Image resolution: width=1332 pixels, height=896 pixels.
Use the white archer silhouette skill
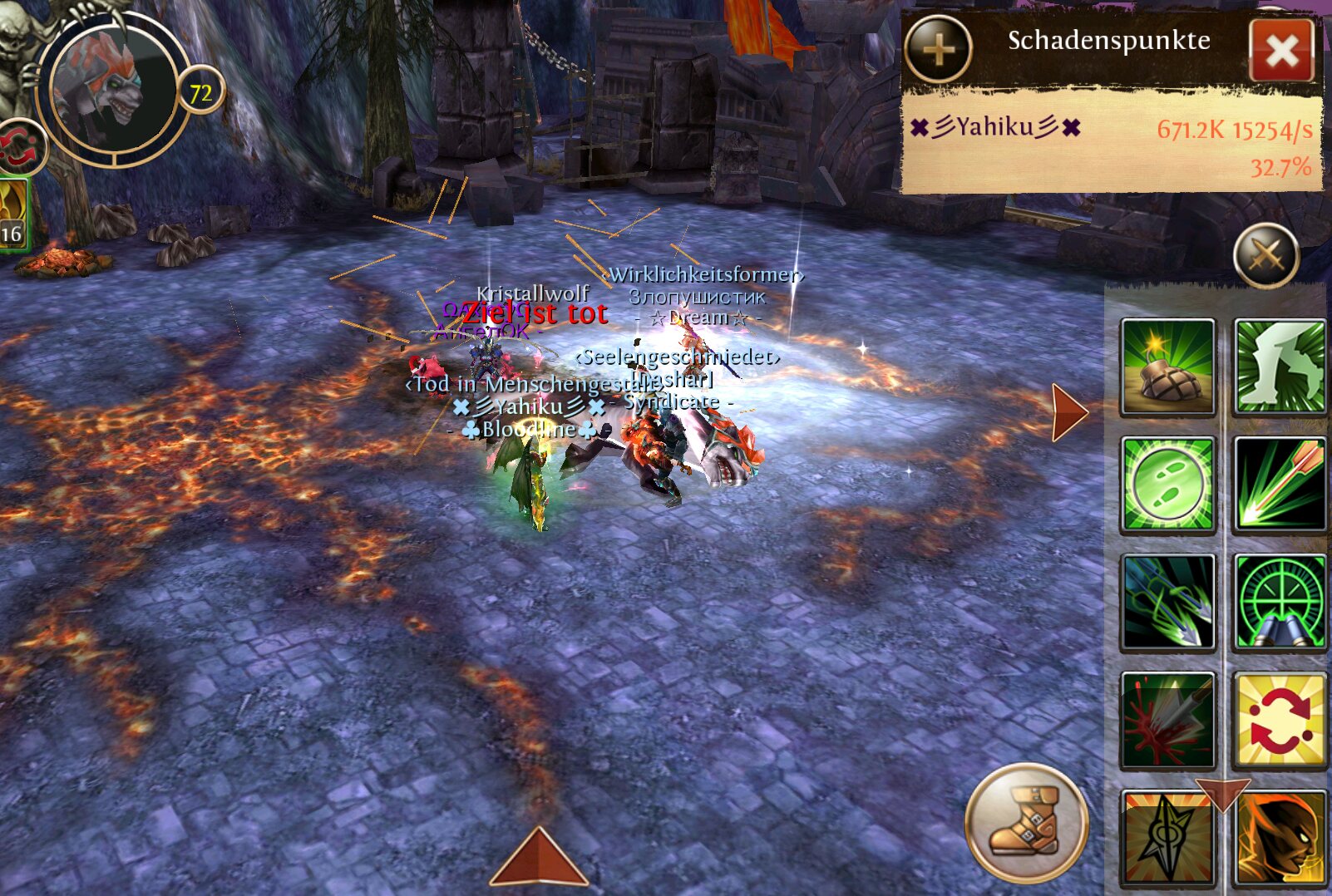(x=1280, y=367)
